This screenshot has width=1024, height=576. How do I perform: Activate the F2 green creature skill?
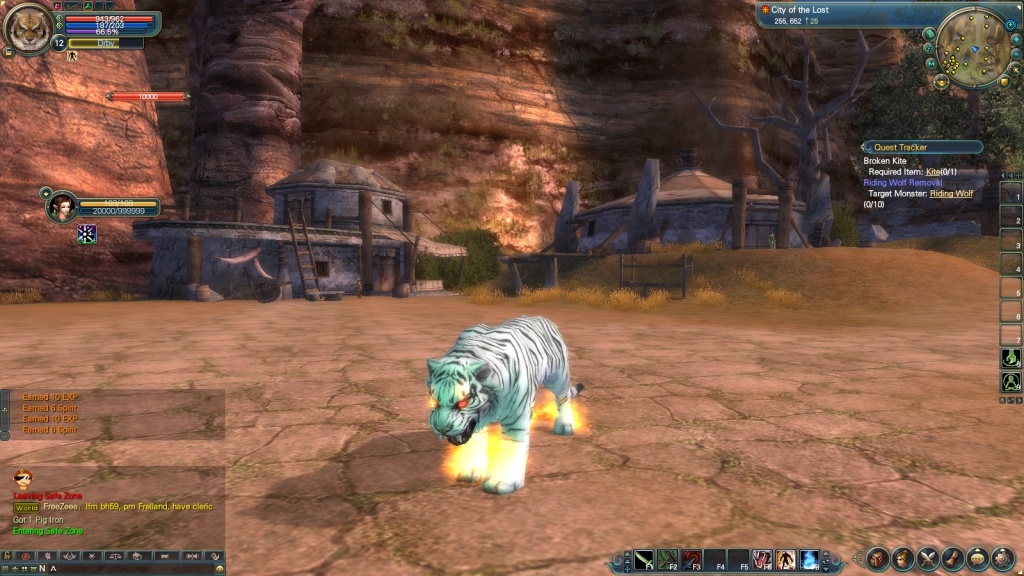[668, 559]
